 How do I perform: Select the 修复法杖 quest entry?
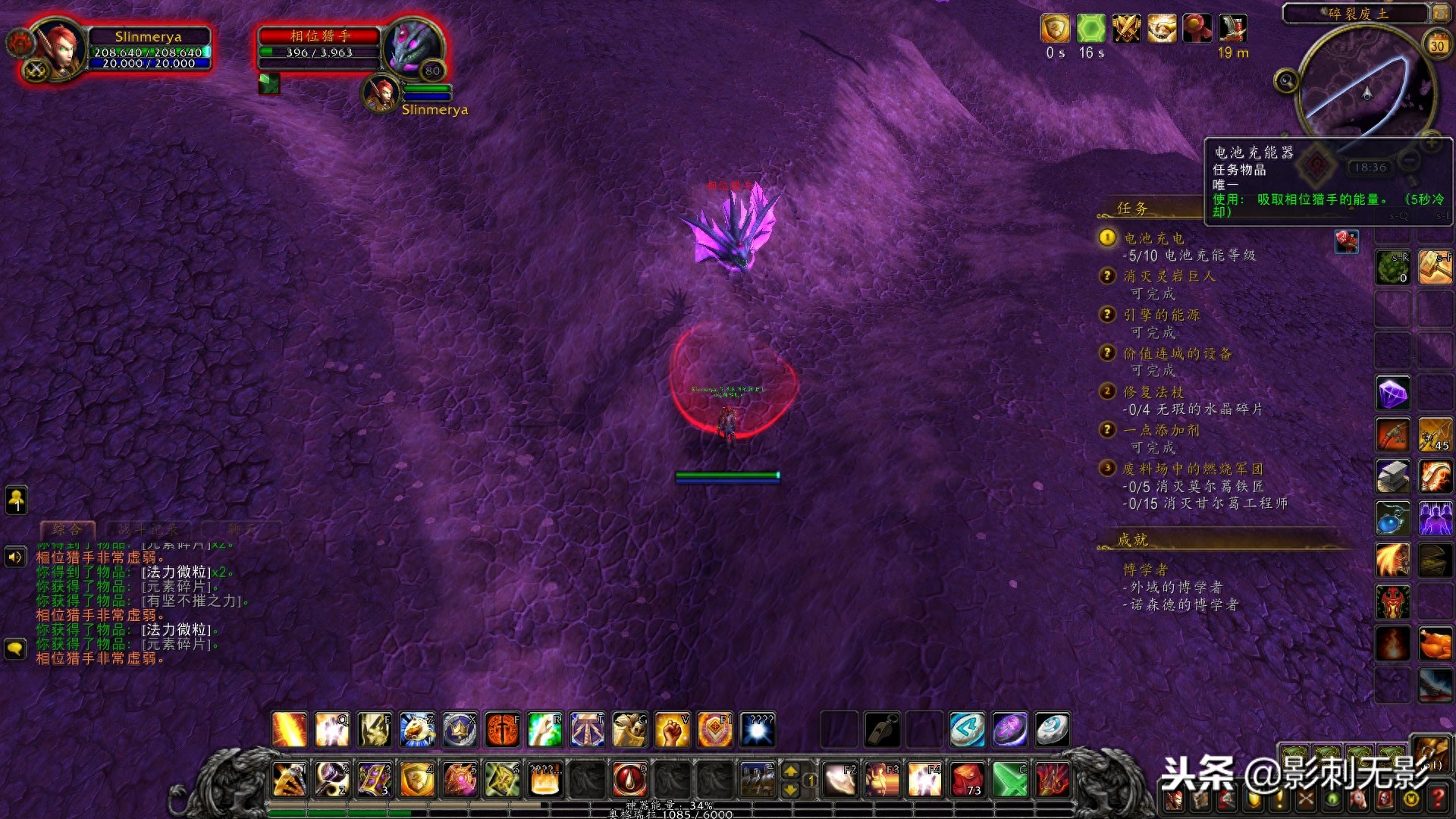[1153, 392]
